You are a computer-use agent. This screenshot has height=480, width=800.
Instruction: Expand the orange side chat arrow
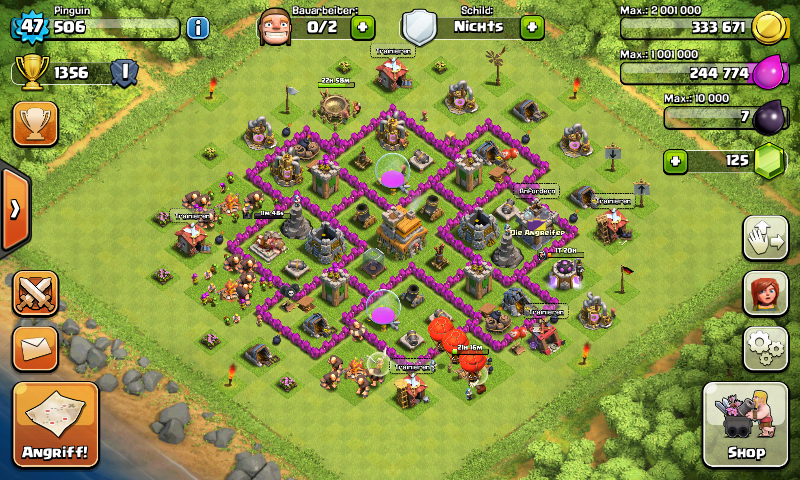point(14,209)
